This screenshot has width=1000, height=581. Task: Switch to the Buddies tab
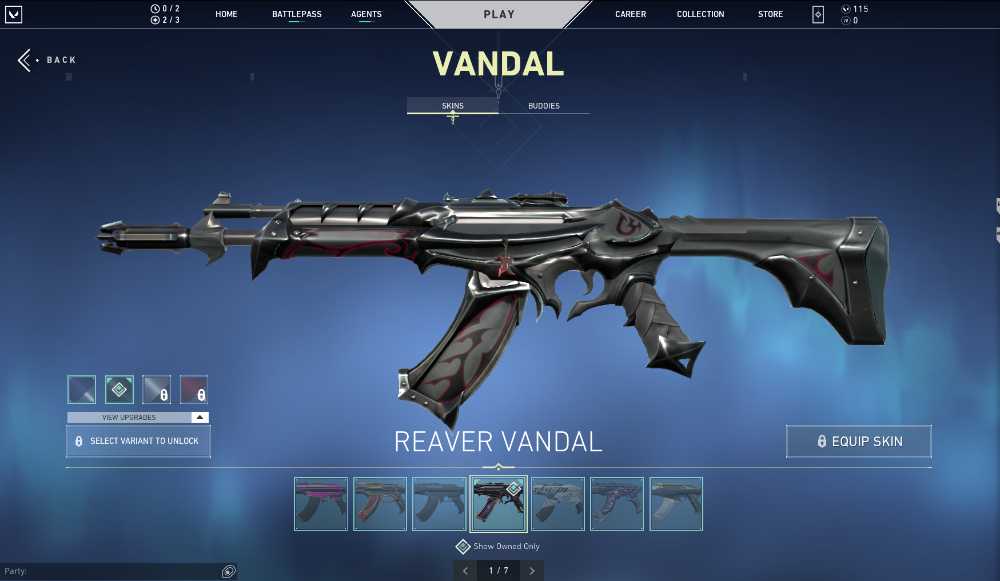coord(543,106)
